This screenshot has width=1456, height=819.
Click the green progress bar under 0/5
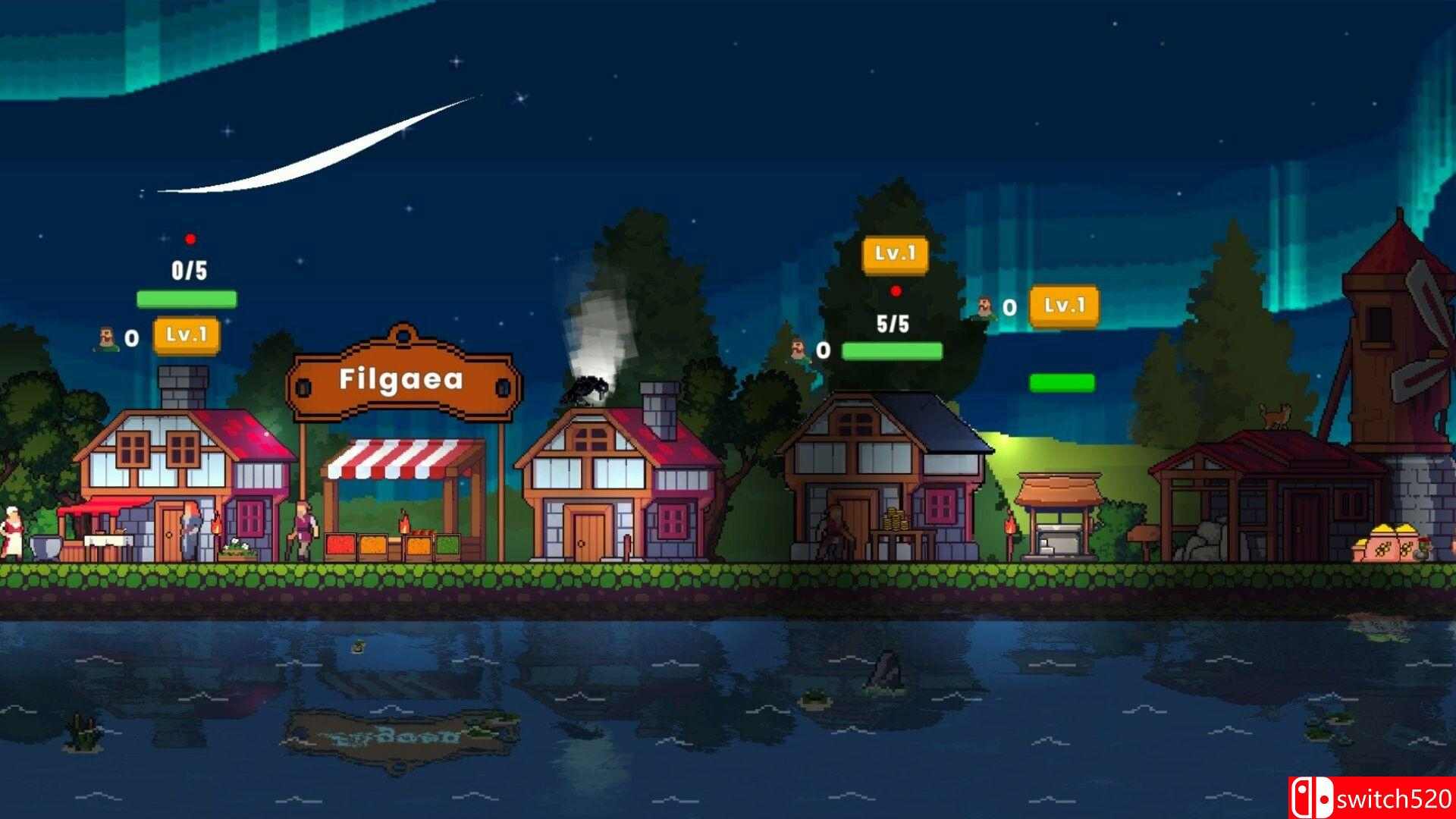click(x=186, y=299)
